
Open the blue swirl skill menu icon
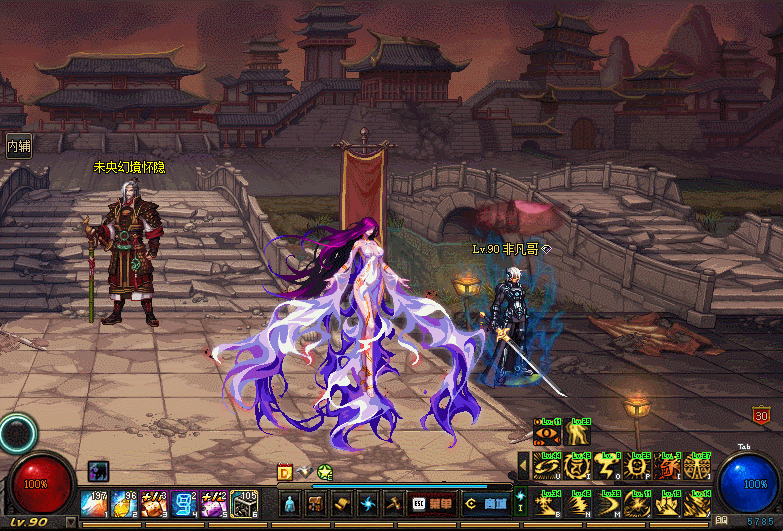(x=368, y=504)
